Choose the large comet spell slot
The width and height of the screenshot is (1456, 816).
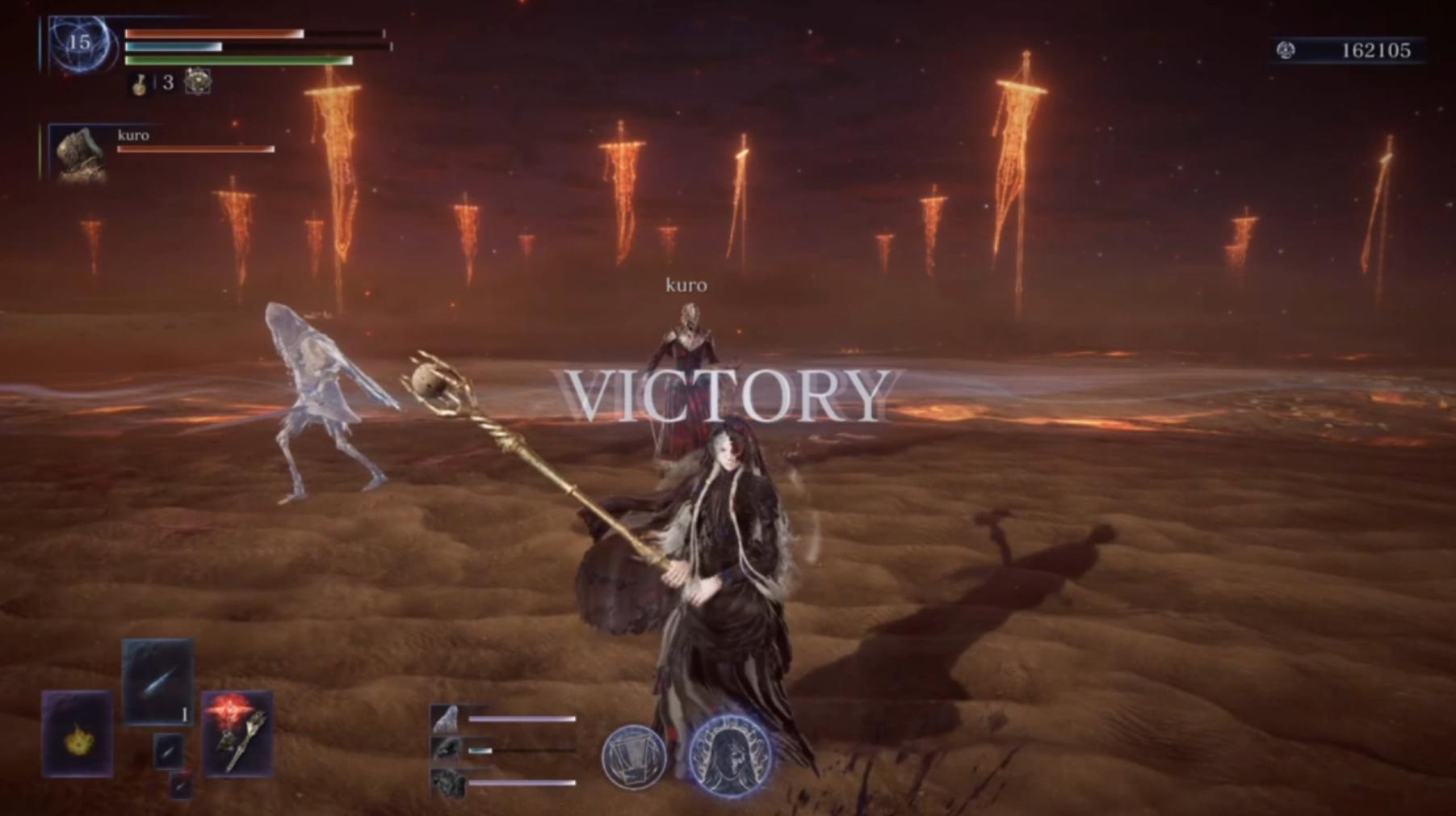[158, 681]
